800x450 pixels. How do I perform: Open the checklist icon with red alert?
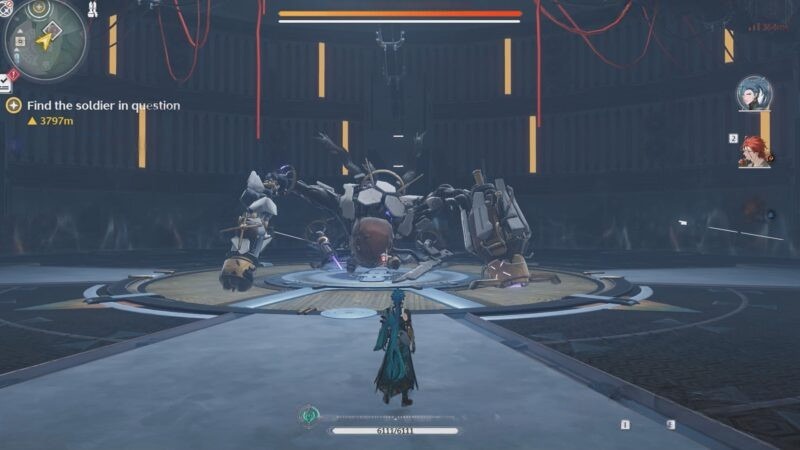[x=6, y=82]
